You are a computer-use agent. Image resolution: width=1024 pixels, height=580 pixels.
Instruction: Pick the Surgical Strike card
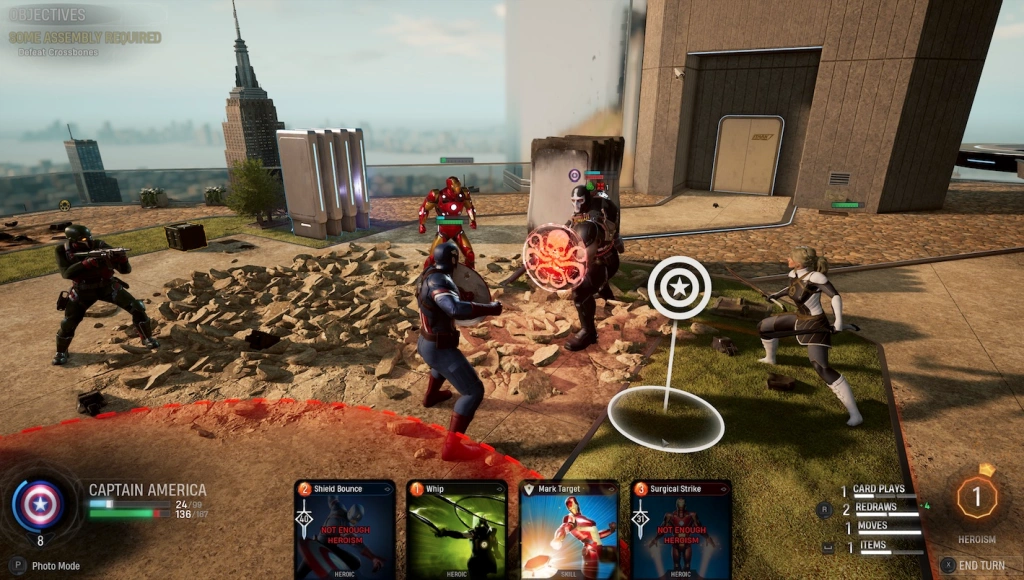681,530
